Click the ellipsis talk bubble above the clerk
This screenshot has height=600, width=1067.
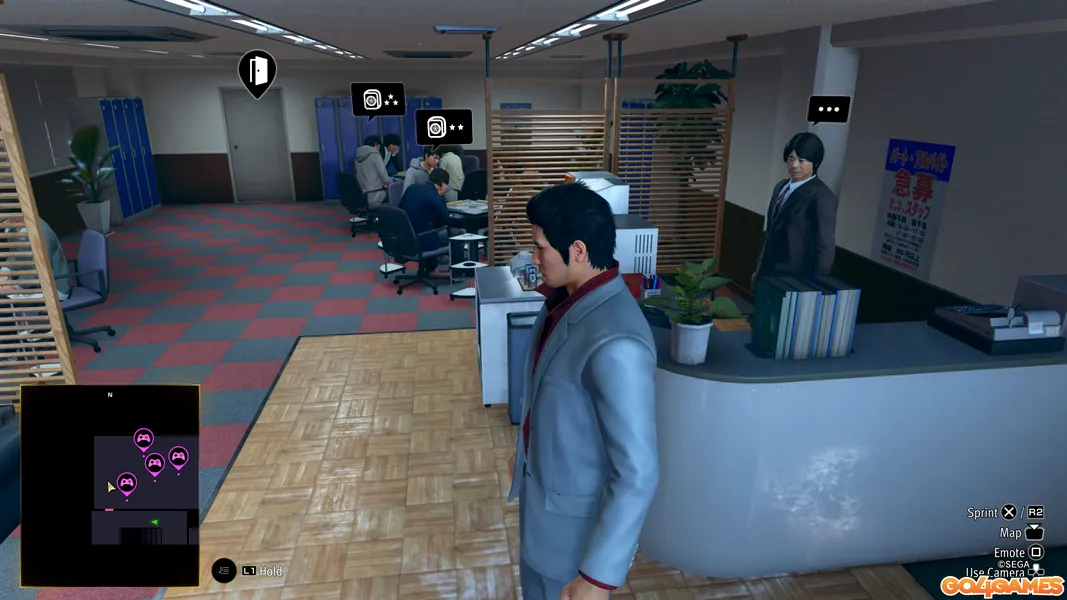[x=829, y=109]
